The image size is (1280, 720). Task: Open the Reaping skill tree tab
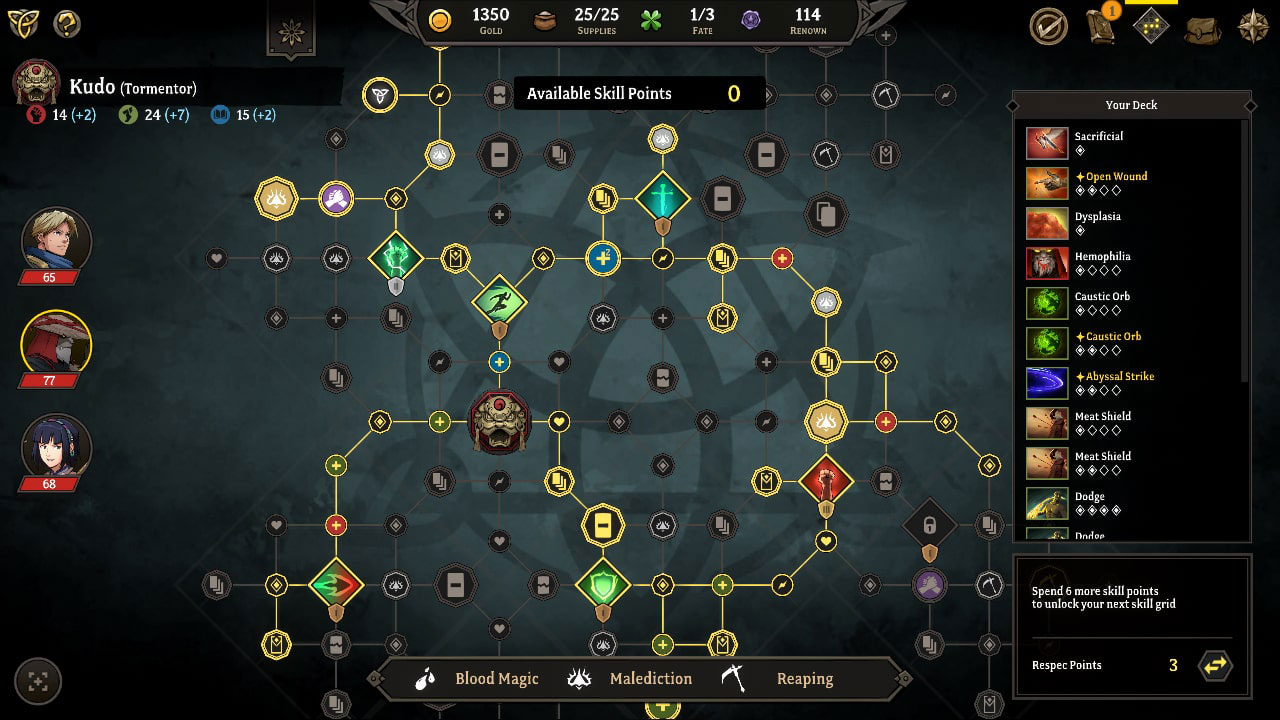805,678
